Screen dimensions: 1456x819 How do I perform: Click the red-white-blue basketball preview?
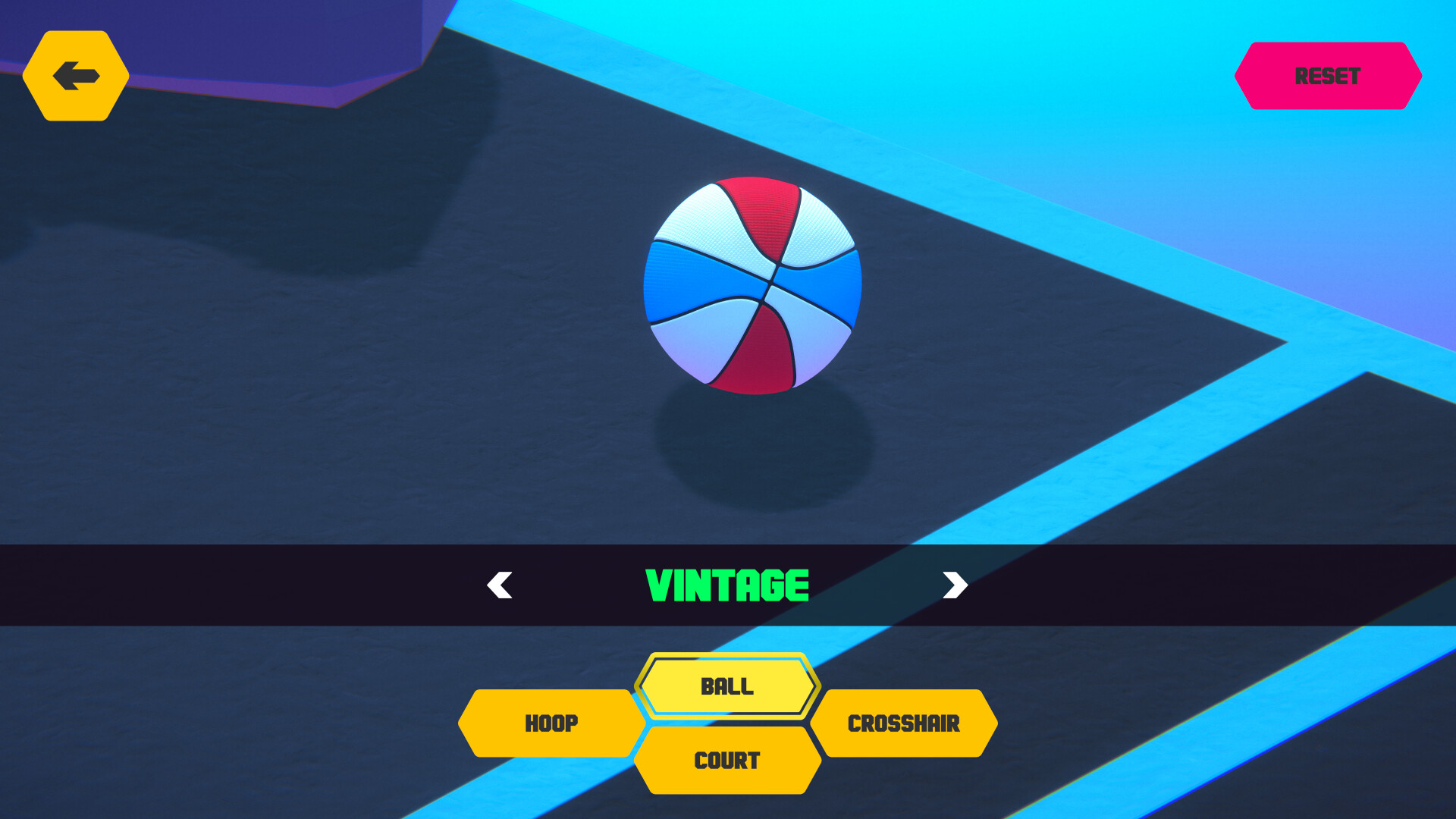[x=753, y=284]
